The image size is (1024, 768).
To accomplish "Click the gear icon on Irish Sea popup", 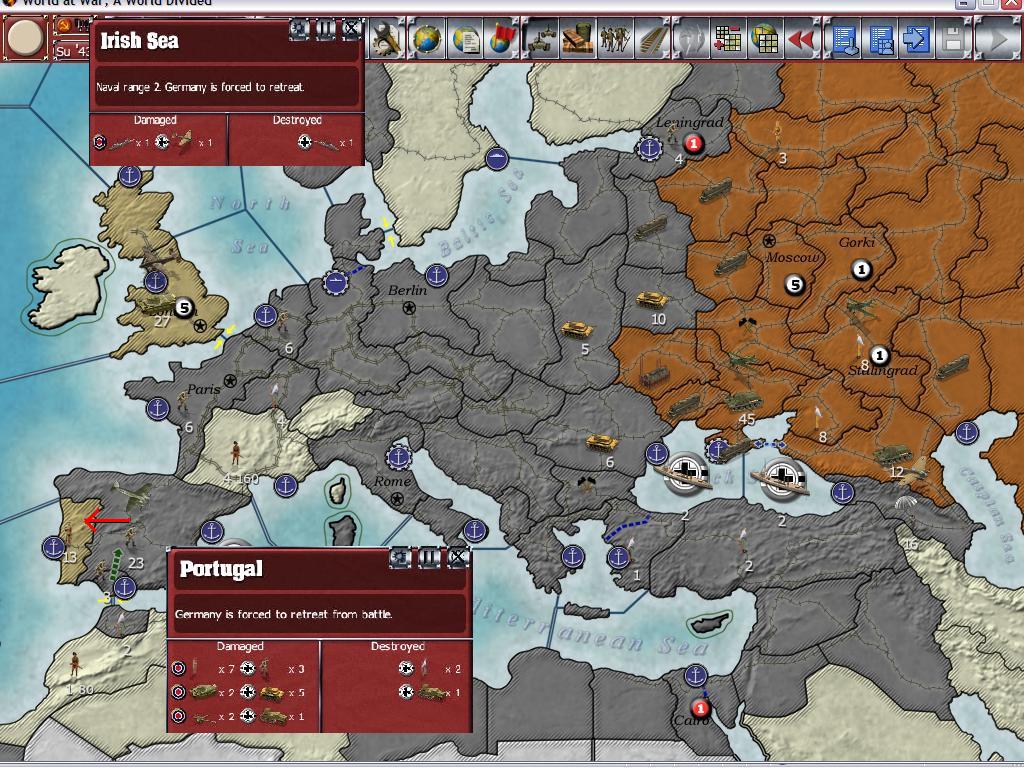I will point(300,29).
